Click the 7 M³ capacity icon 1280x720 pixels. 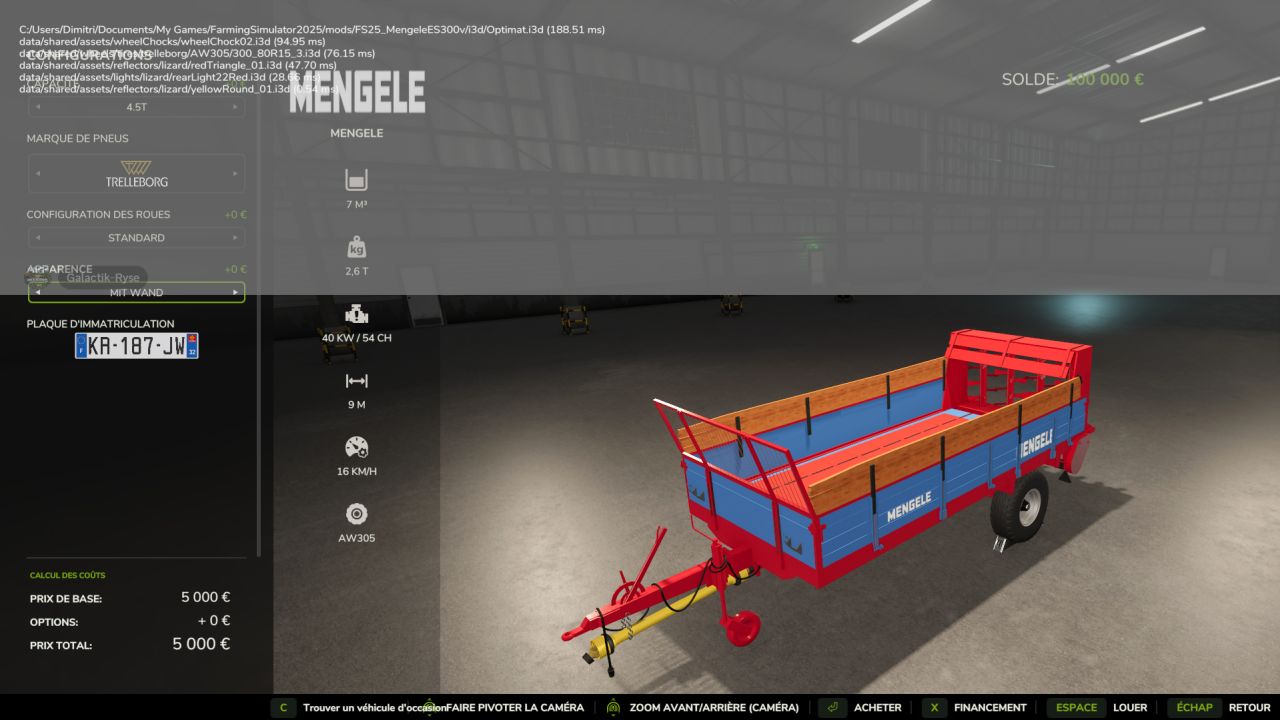click(x=357, y=180)
